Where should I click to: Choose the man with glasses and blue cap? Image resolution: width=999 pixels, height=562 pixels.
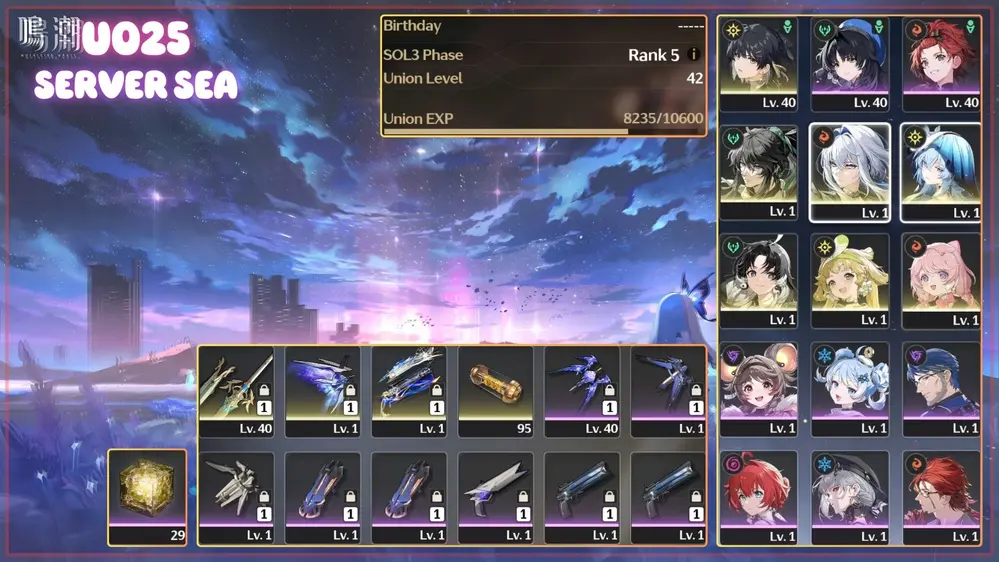point(940,384)
